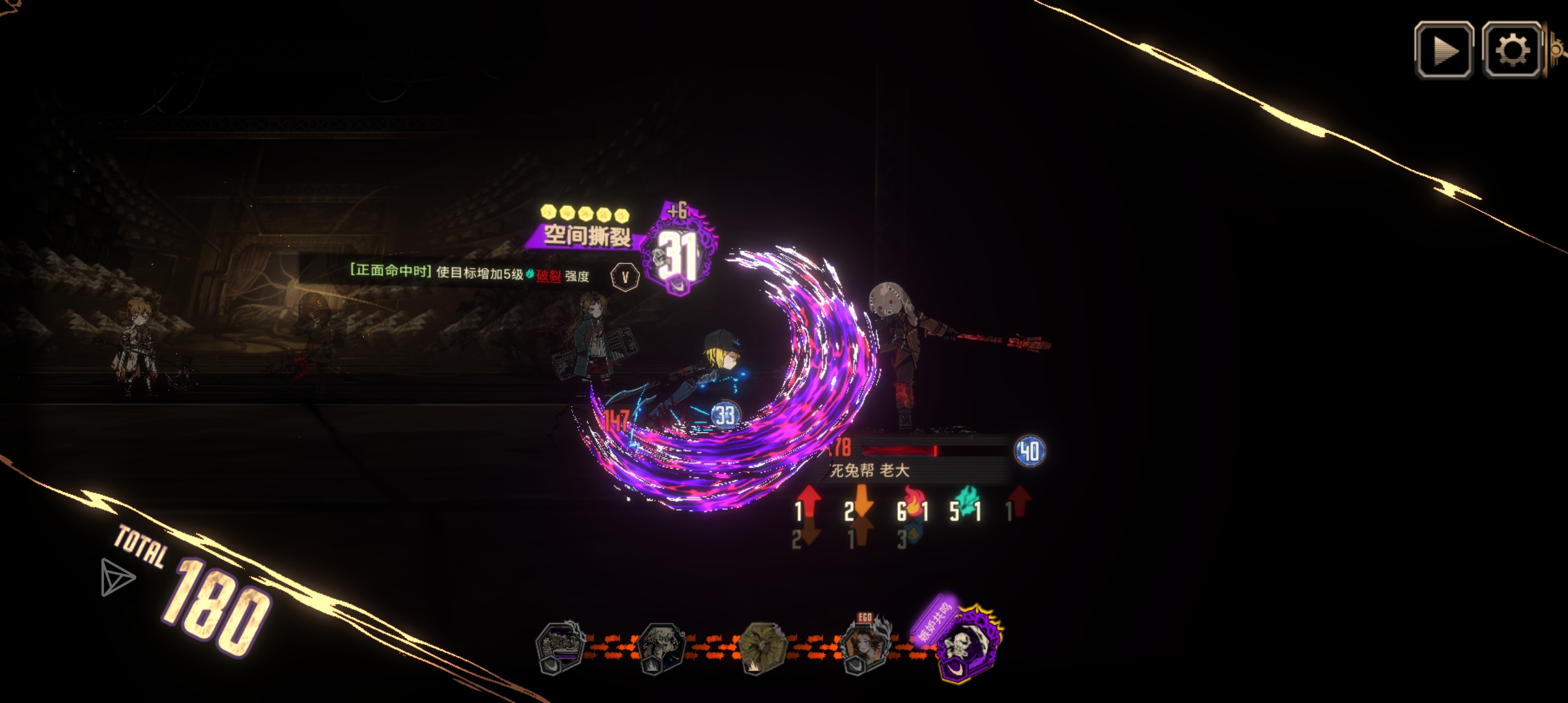
Task: Open the gear settings menu
Action: [1511, 50]
